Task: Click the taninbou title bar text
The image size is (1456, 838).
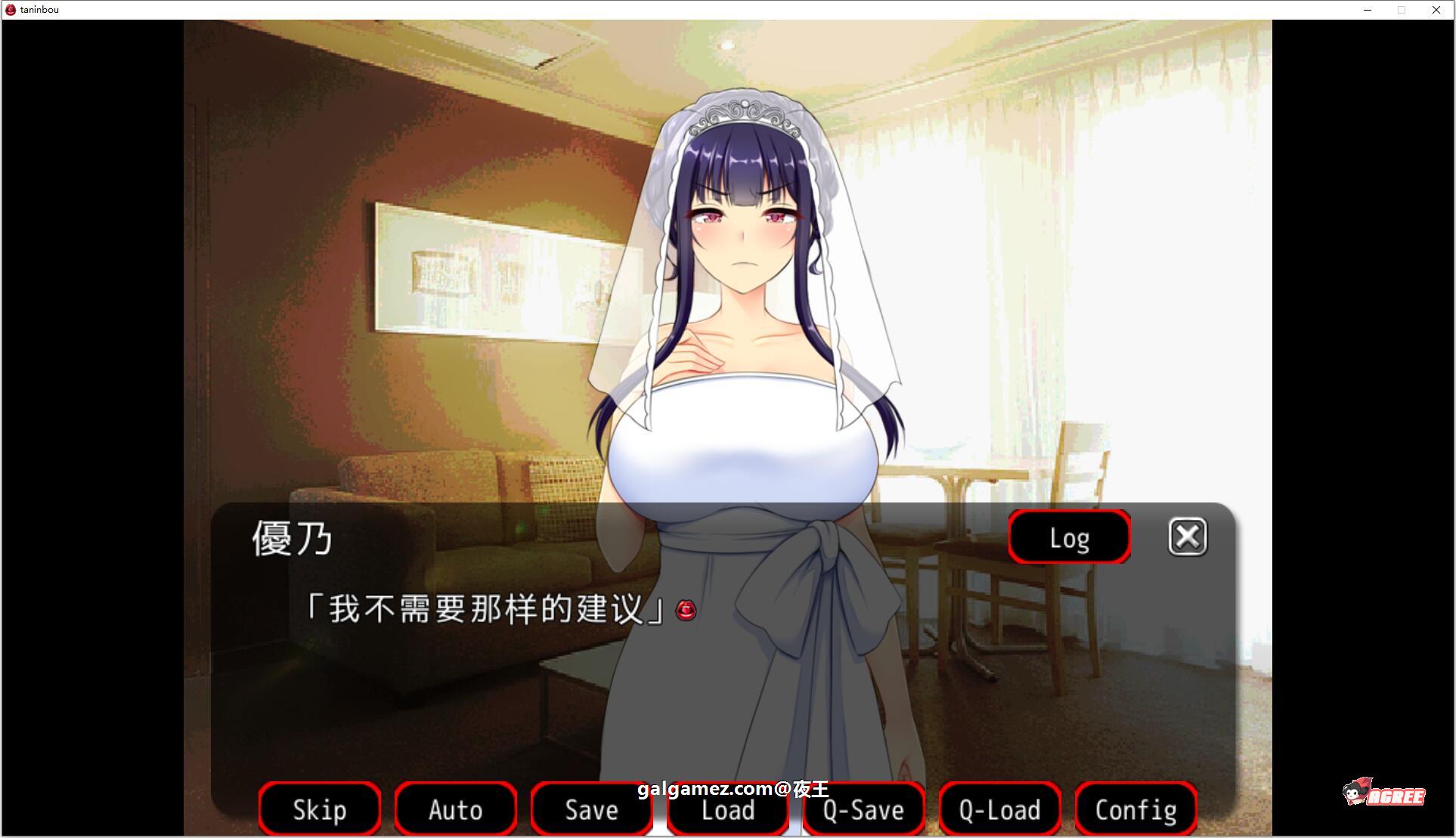Action: (38, 9)
